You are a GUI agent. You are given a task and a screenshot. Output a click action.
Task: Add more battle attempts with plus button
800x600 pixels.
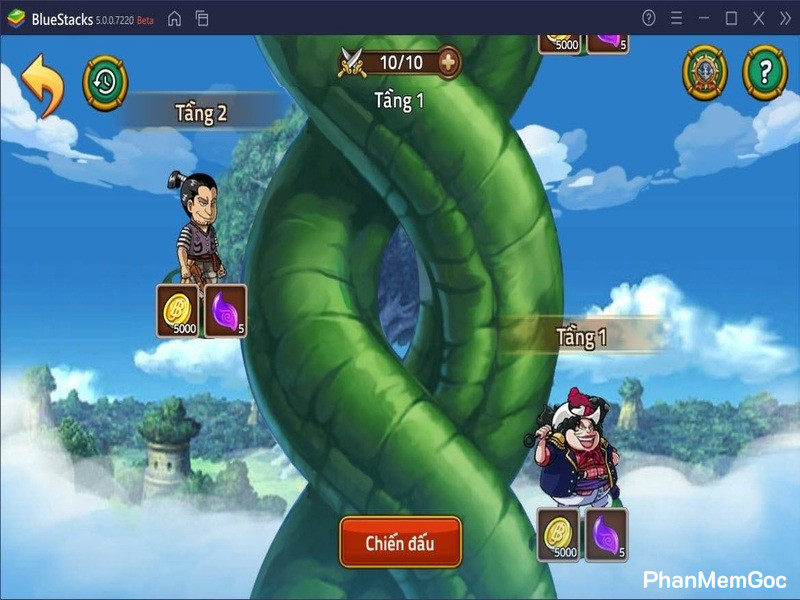pyautogui.click(x=450, y=63)
